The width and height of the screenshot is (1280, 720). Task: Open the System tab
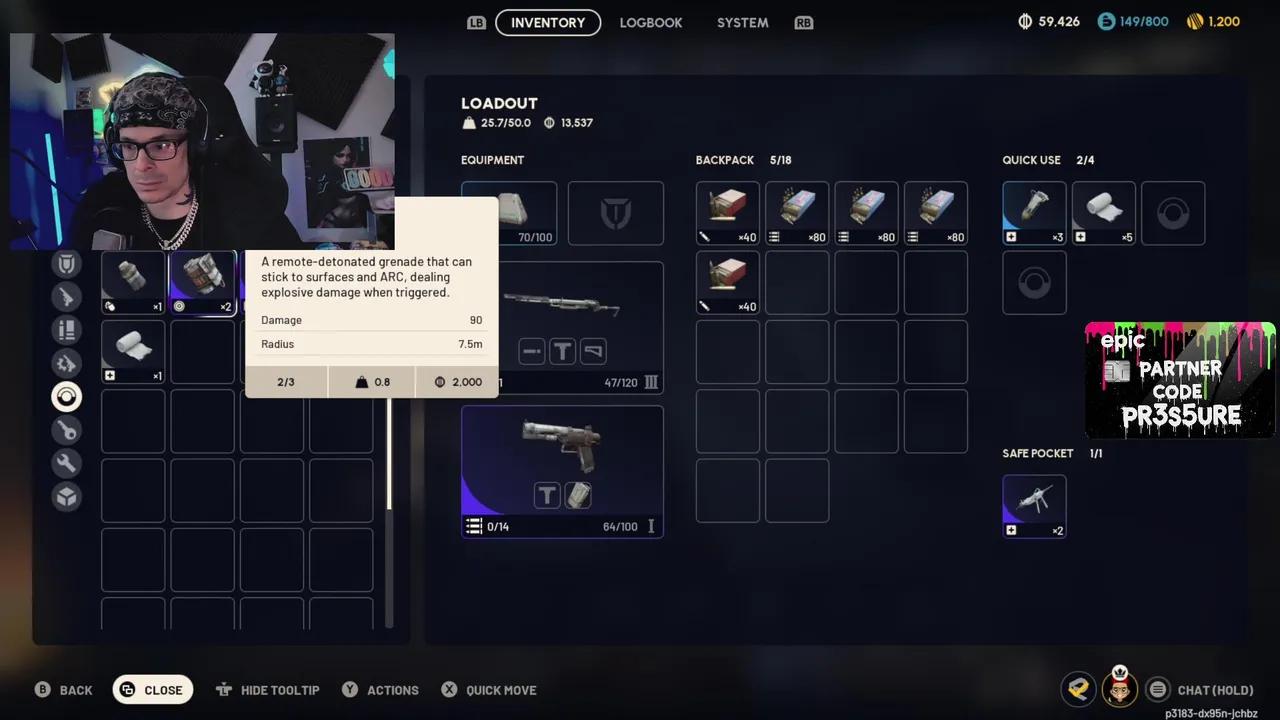point(742,22)
